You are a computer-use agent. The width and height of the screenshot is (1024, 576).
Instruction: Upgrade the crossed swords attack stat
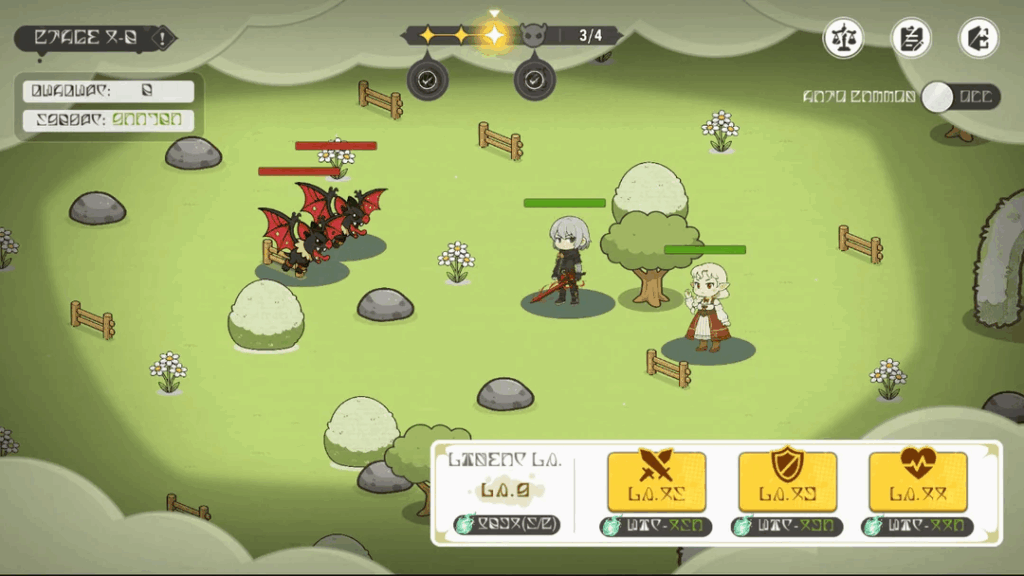click(656, 481)
